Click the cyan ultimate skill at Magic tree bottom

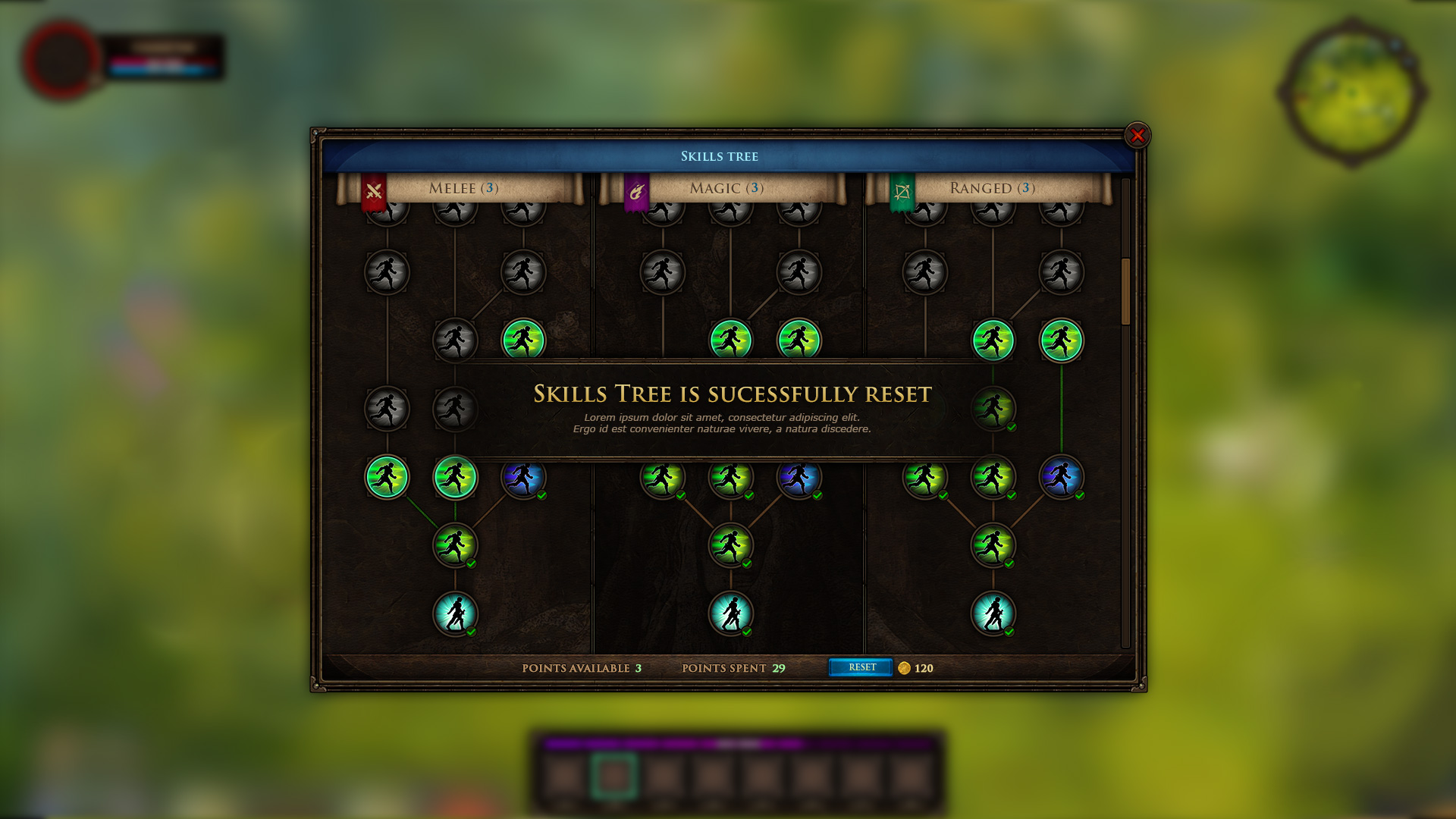tap(731, 614)
